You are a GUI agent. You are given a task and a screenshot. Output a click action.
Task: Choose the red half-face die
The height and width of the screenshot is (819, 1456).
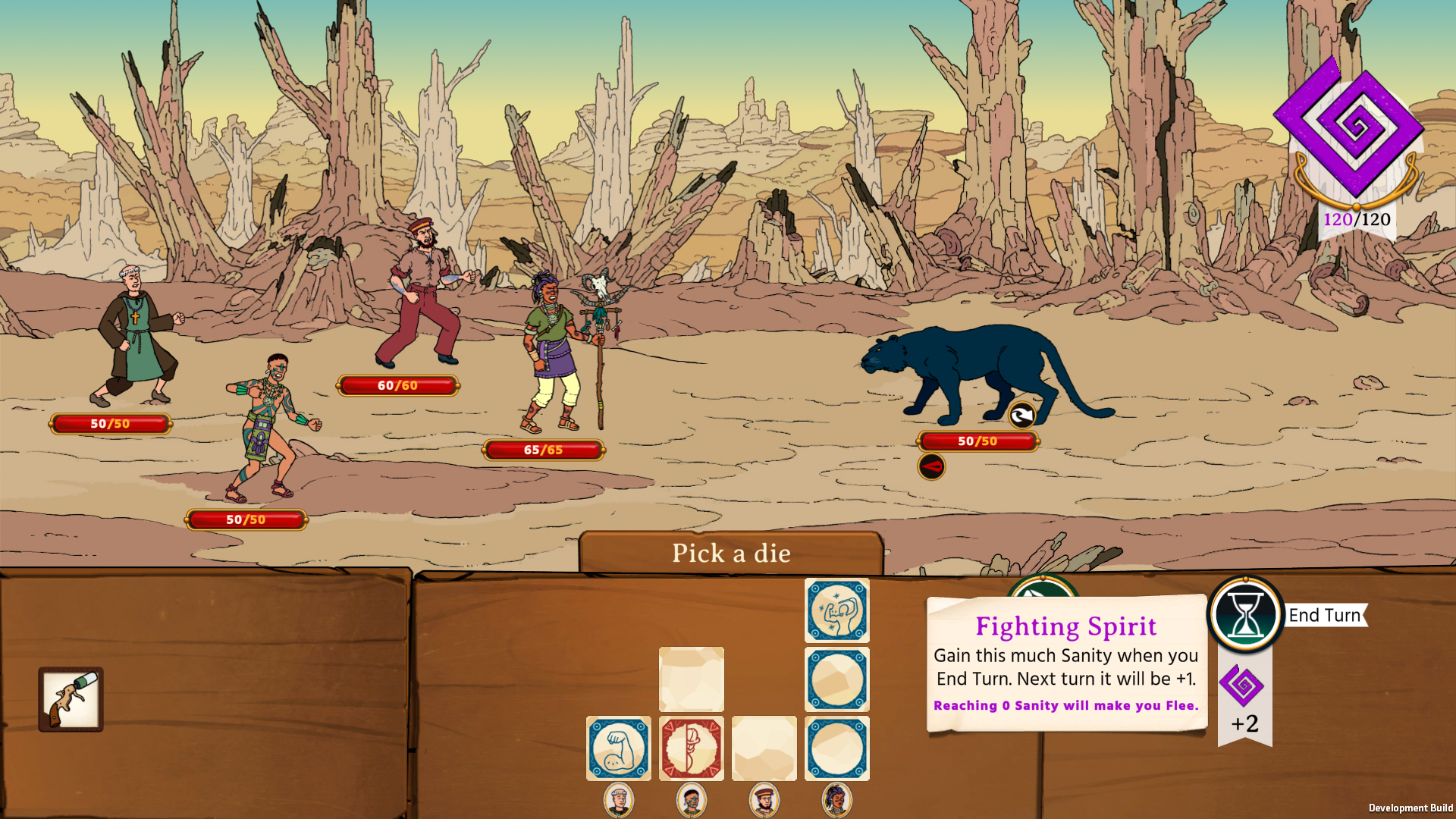691,748
